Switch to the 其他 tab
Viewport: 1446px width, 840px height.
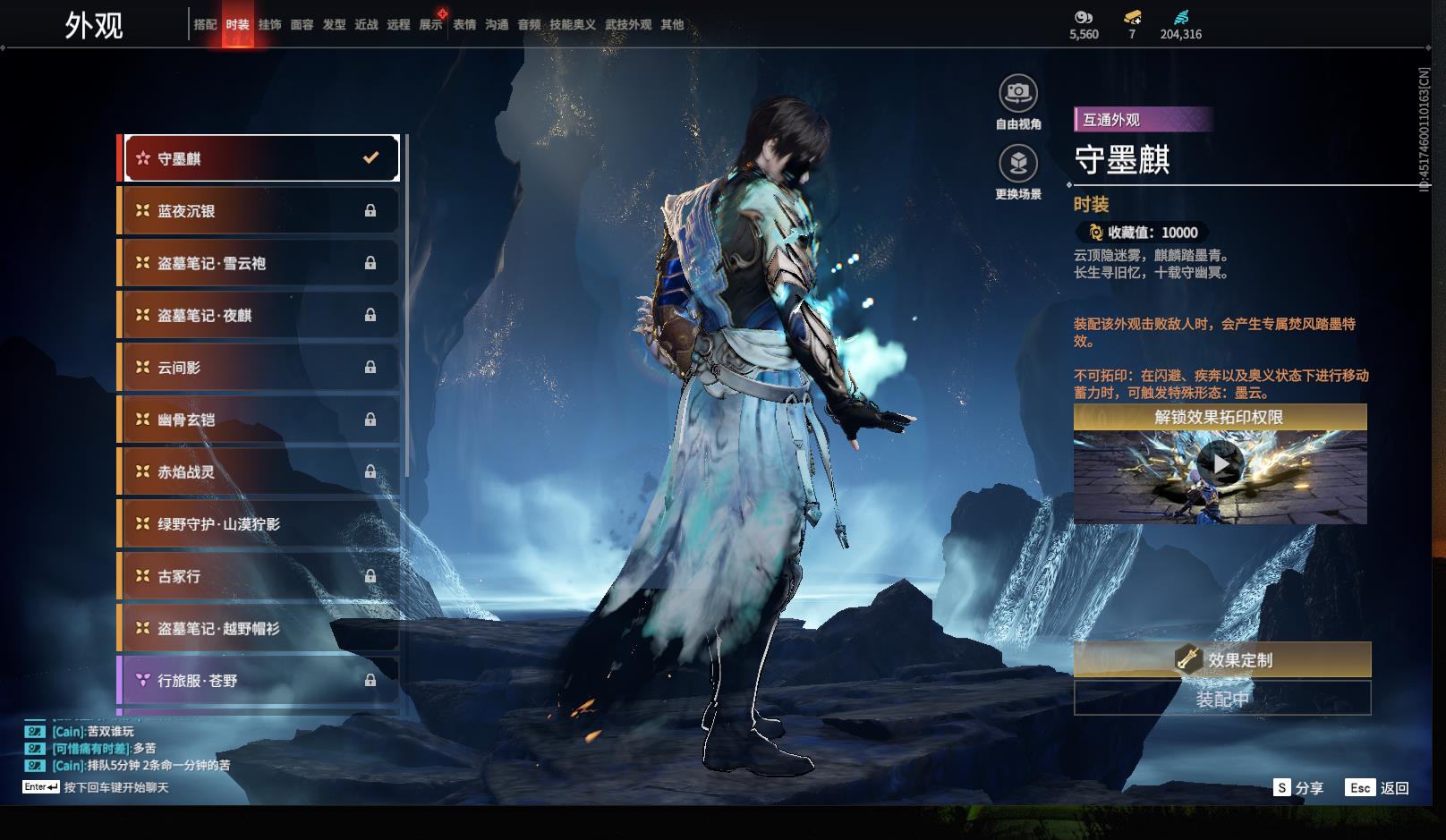[x=672, y=25]
